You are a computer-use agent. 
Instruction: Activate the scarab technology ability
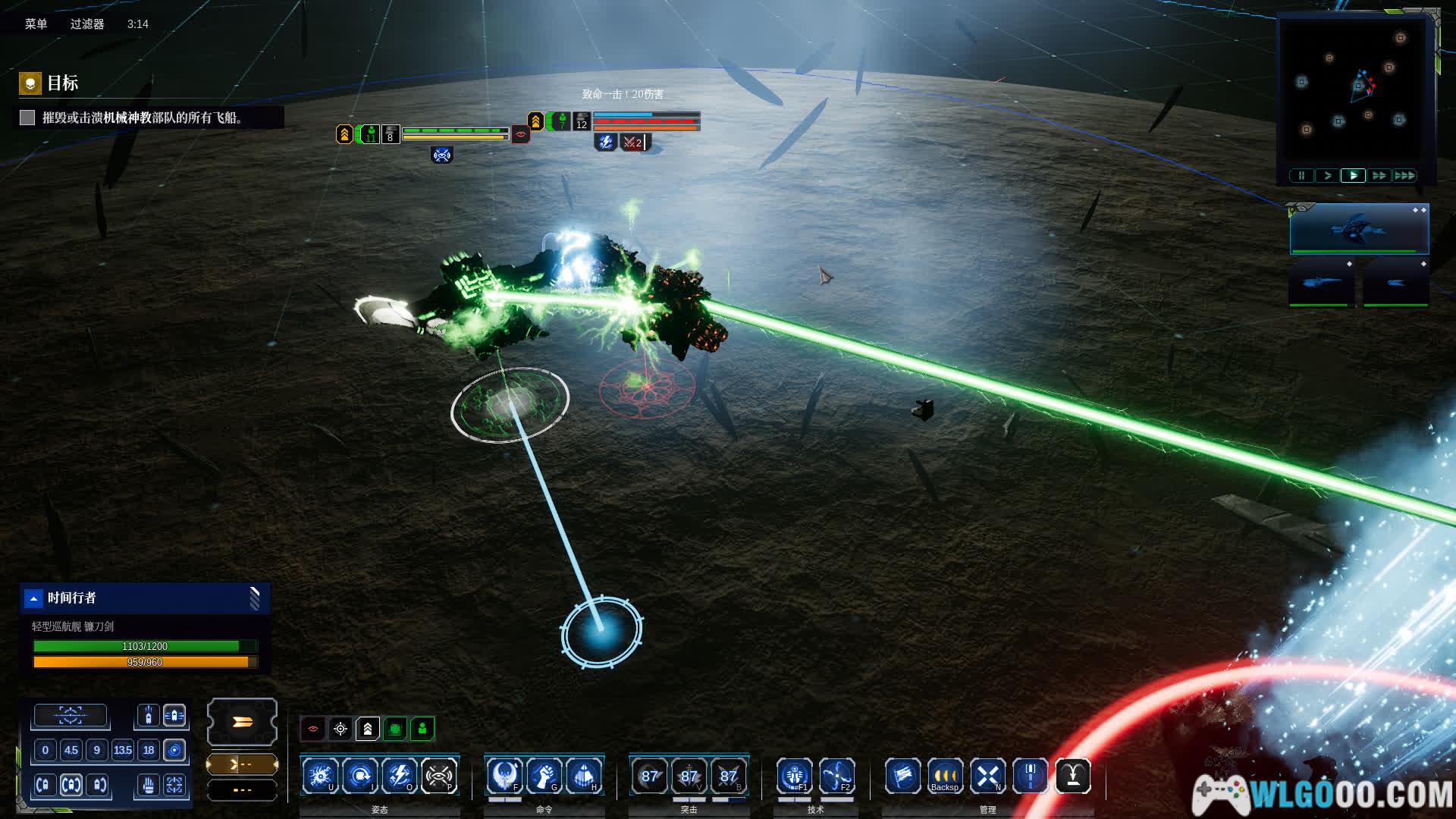(795, 776)
